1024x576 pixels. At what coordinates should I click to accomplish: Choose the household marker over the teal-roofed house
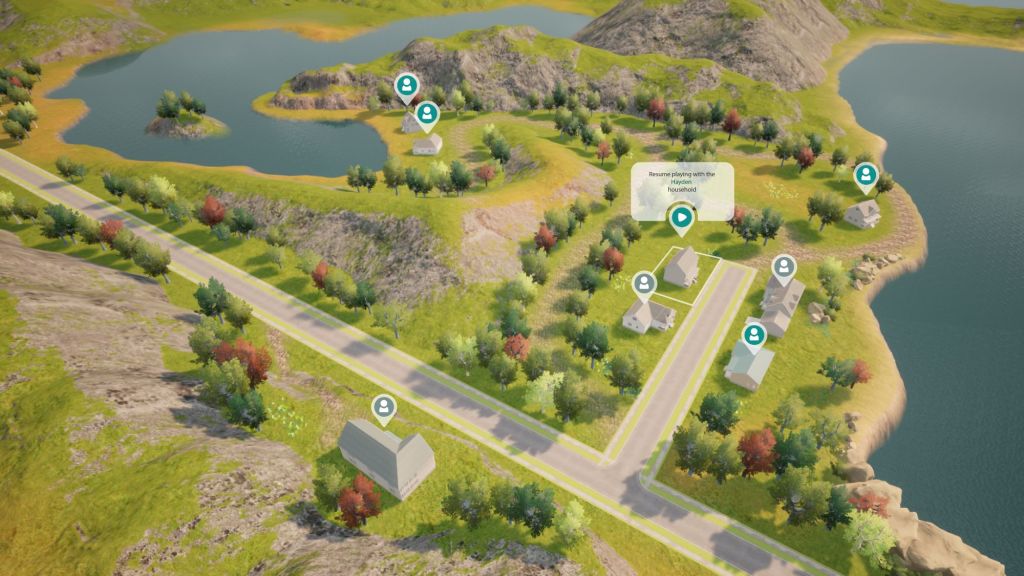click(754, 334)
